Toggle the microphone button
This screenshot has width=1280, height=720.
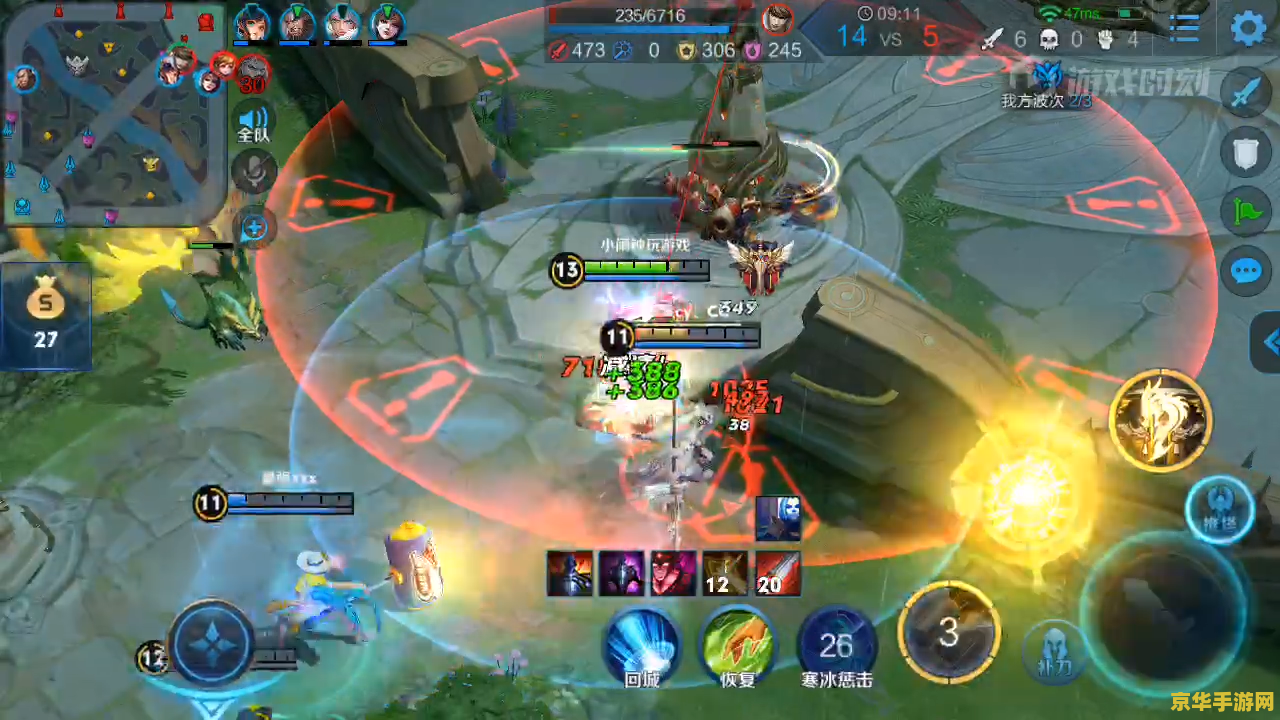click(254, 171)
